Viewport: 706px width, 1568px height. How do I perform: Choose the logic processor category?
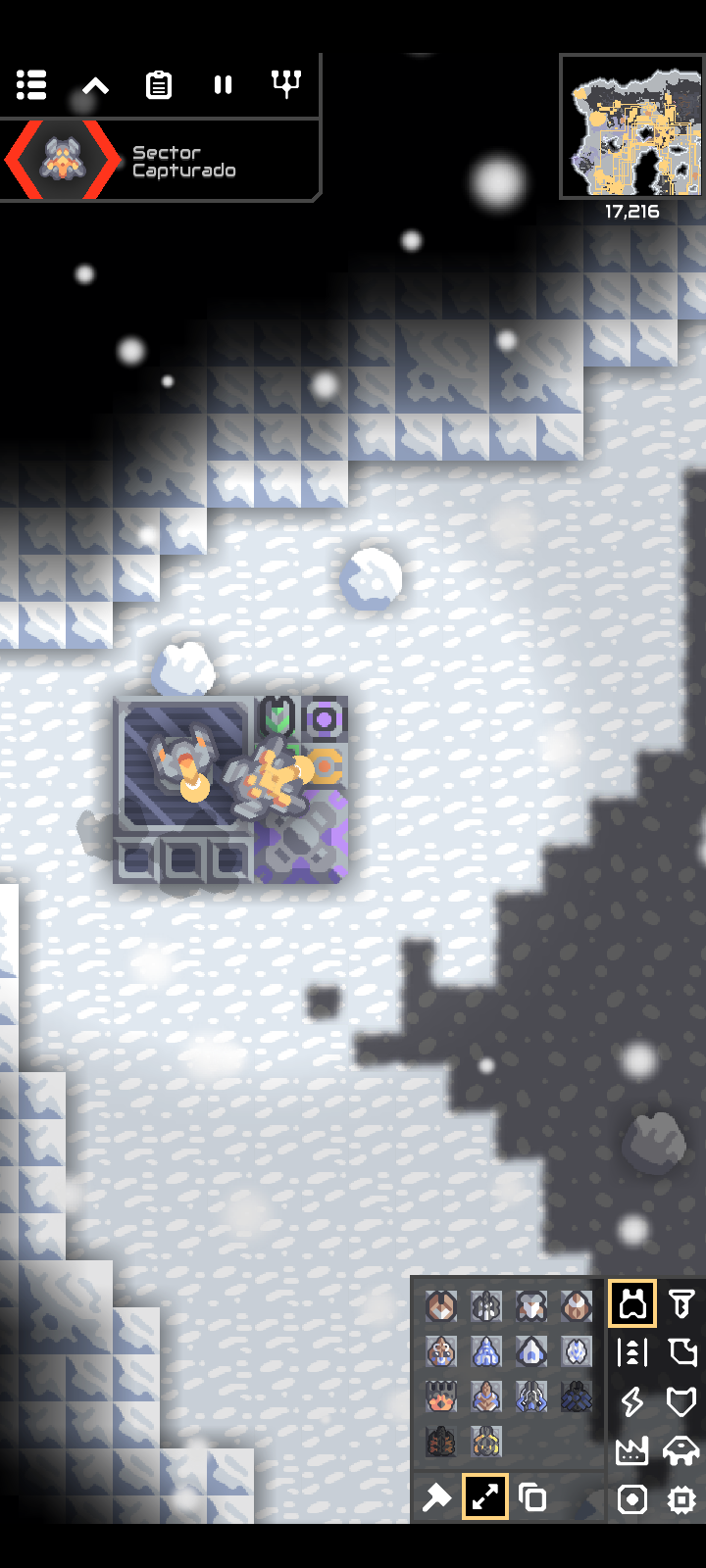click(x=681, y=1499)
